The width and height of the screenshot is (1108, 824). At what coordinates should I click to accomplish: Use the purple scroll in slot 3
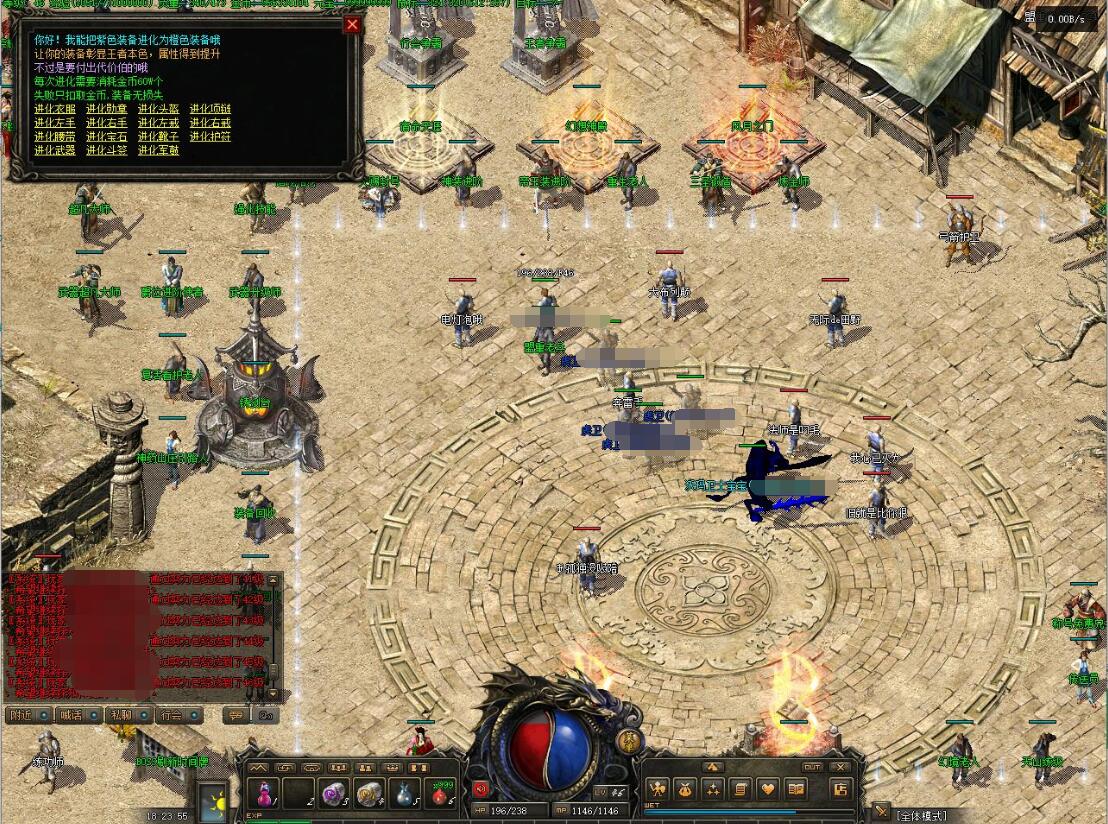tap(333, 793)
